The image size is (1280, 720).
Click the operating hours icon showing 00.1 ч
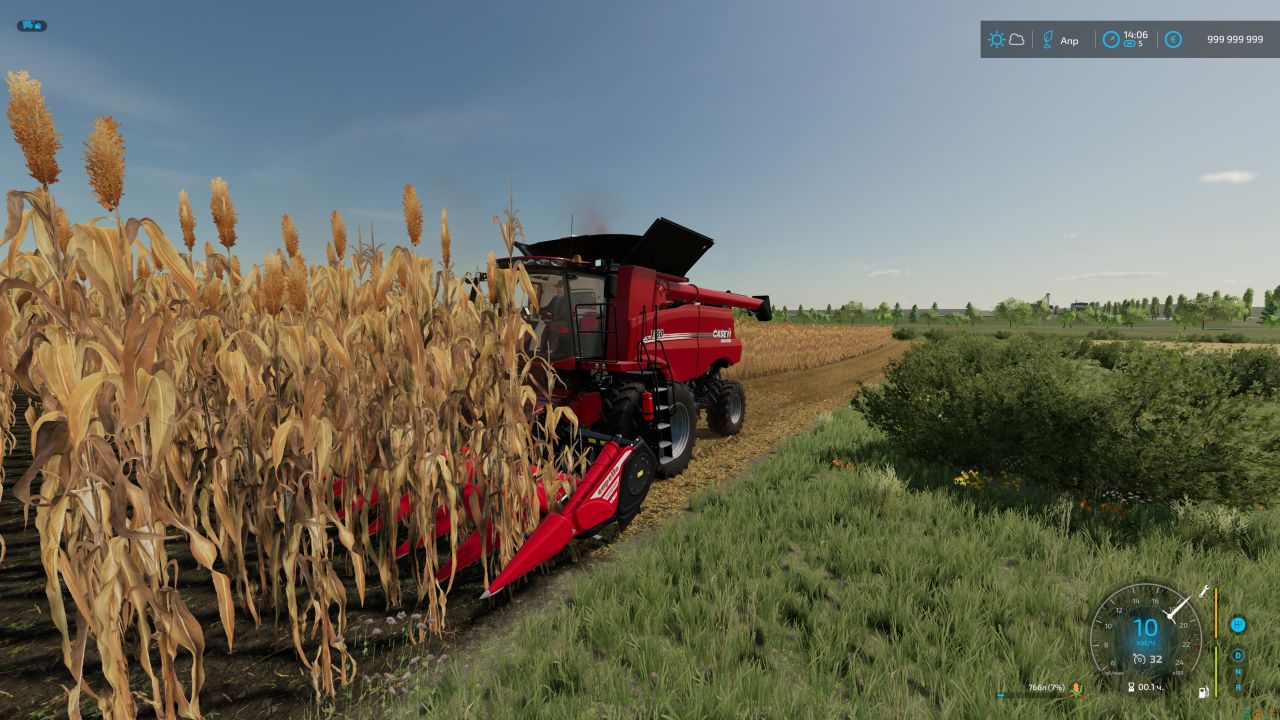pos(1133,686)
